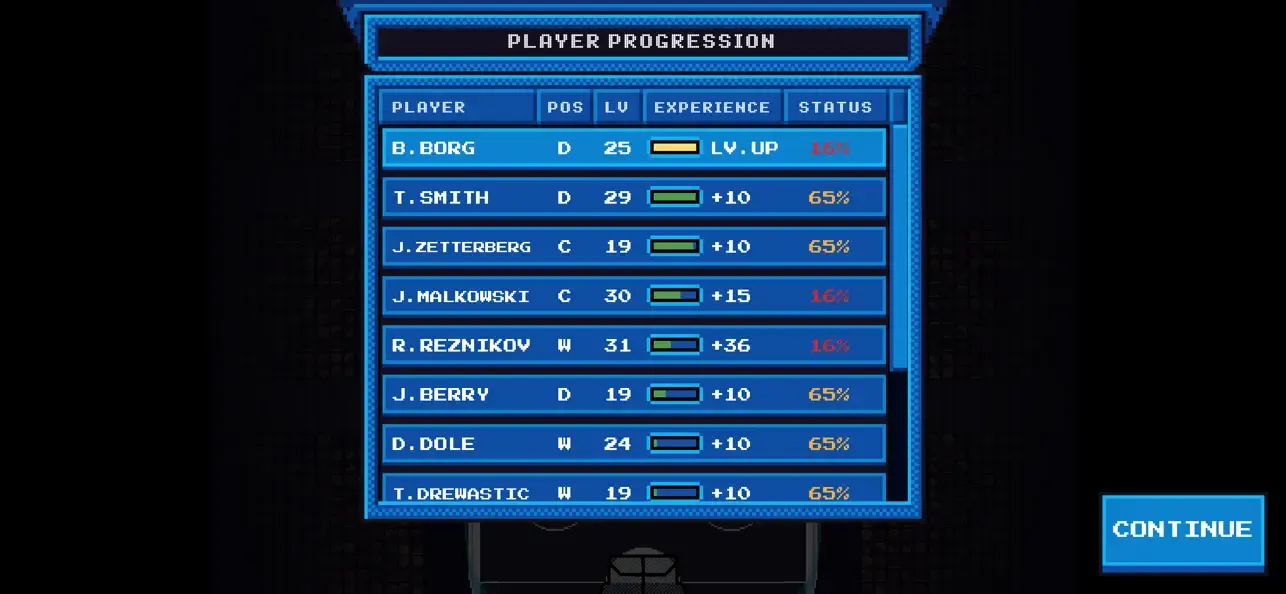Click the J.Malkowski player row
1286x594 pixels.
(634, 296)
